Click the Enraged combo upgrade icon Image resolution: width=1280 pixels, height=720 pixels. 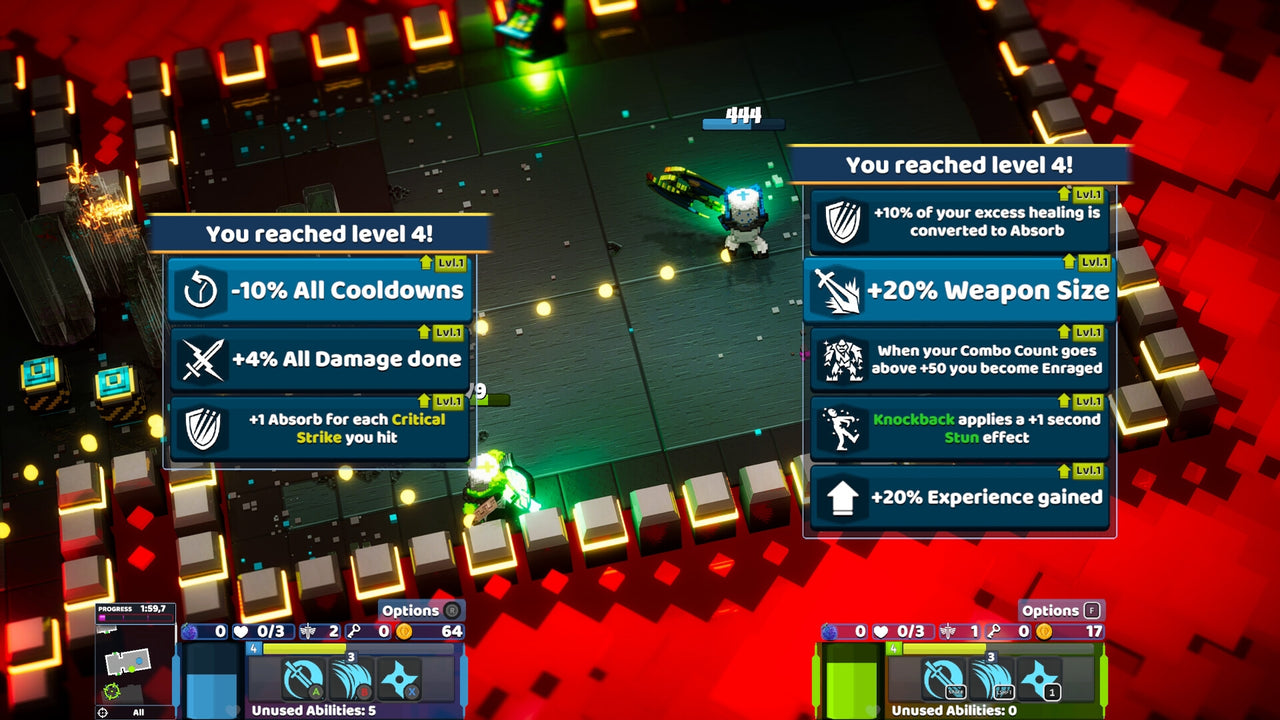coord(845,358)
